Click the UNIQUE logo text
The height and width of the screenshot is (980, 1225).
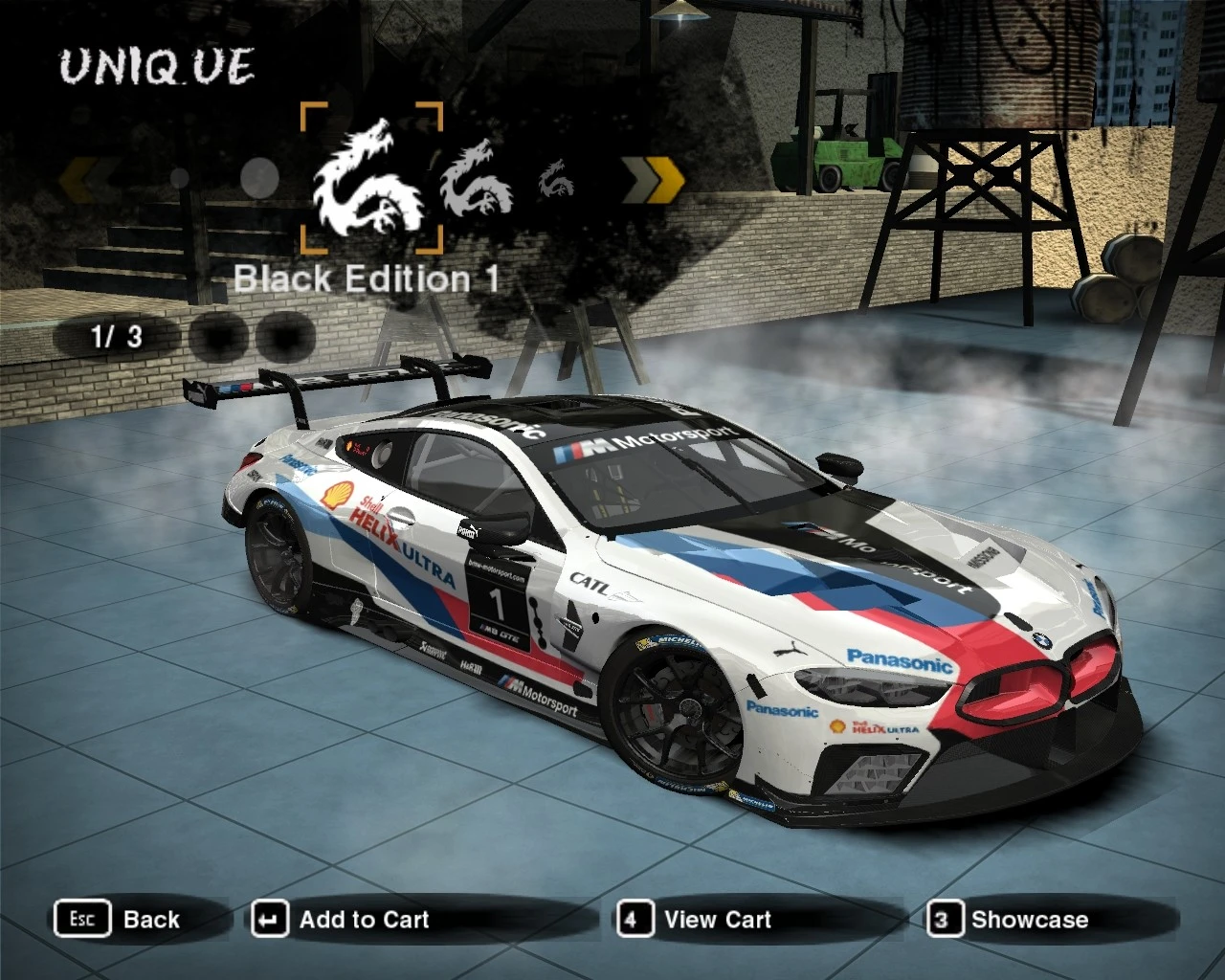[x=156, y=65]
